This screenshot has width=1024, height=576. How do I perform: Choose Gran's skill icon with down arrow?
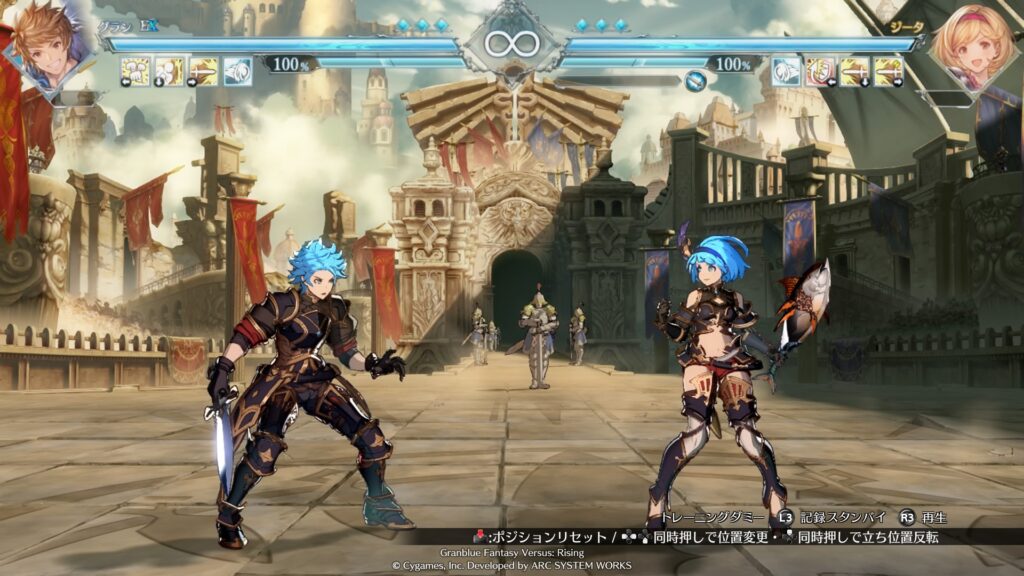(170, 71)
